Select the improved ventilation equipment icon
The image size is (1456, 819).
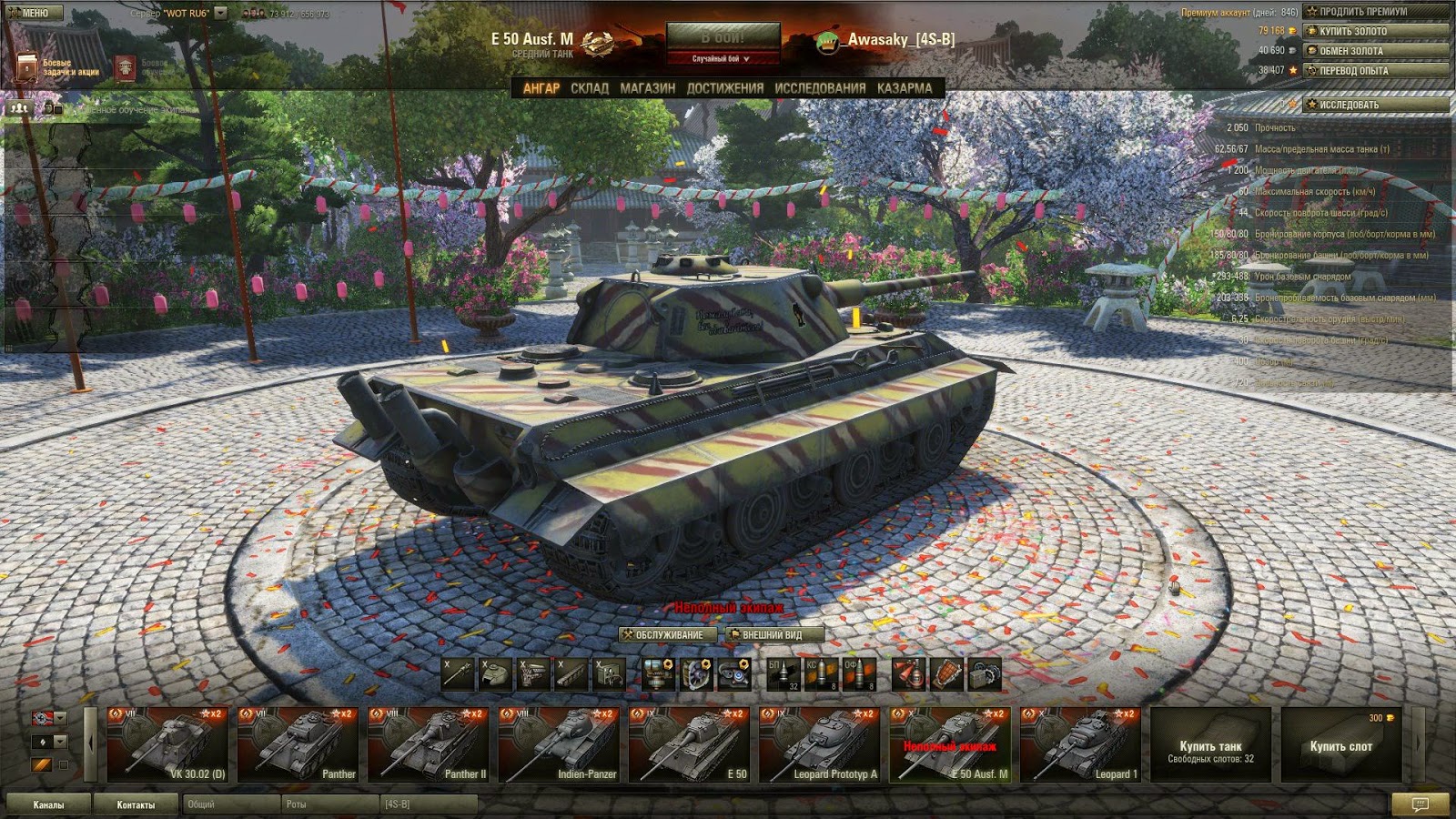pos(696,674)
